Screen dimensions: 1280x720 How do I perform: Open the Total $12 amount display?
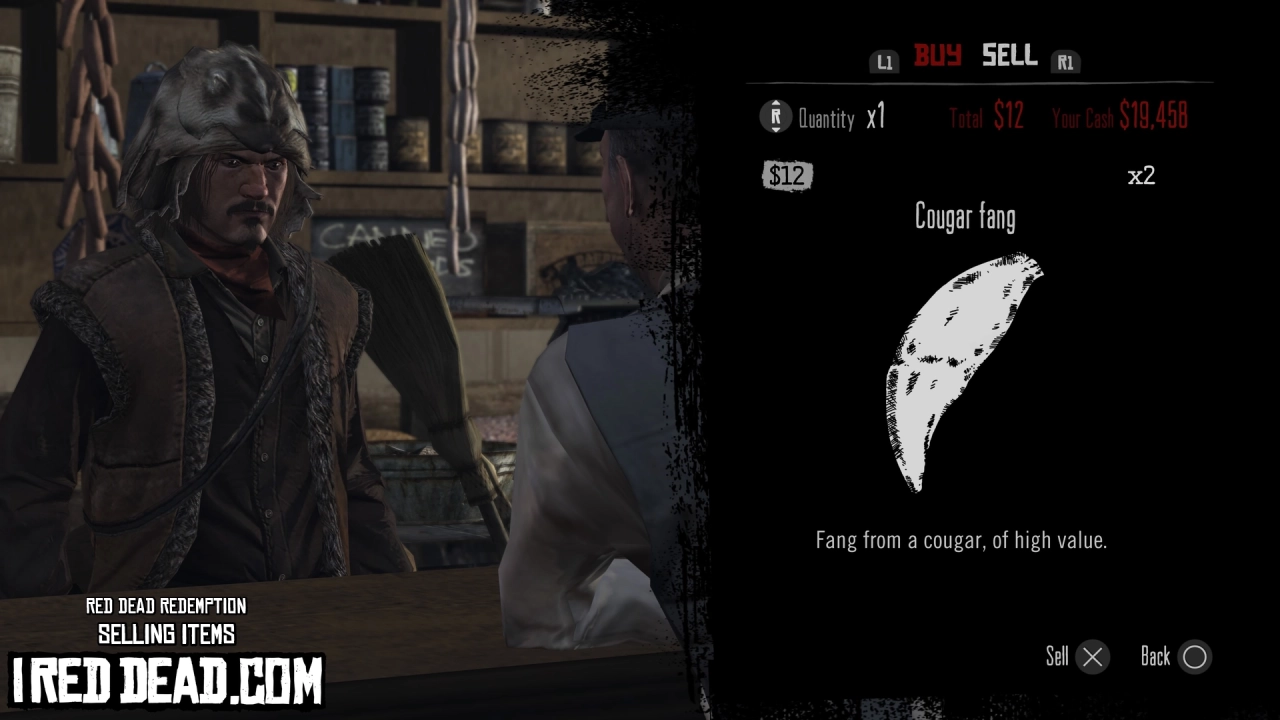pos(986,117)
